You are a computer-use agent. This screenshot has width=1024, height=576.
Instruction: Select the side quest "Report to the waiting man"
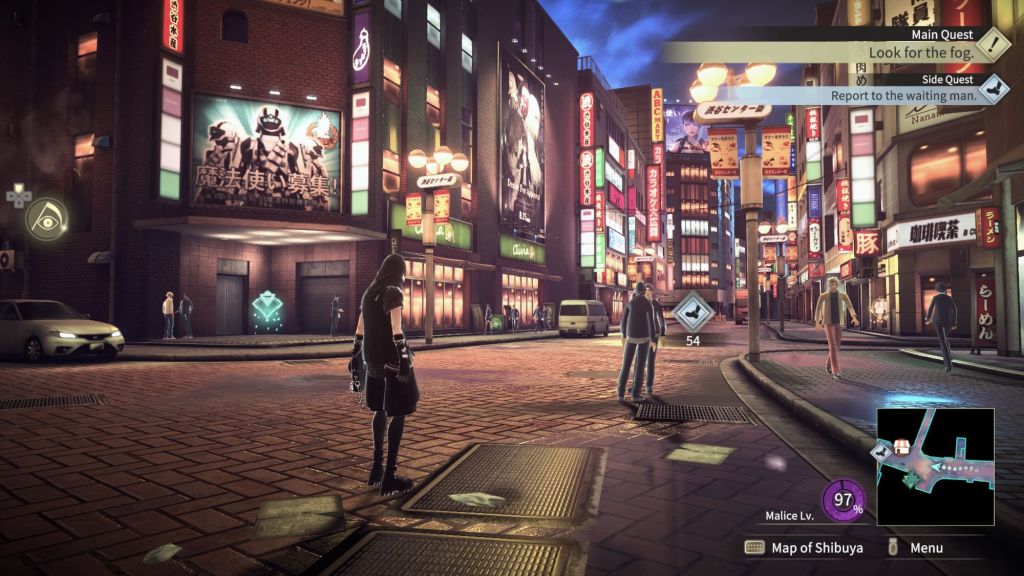(900, 96)
